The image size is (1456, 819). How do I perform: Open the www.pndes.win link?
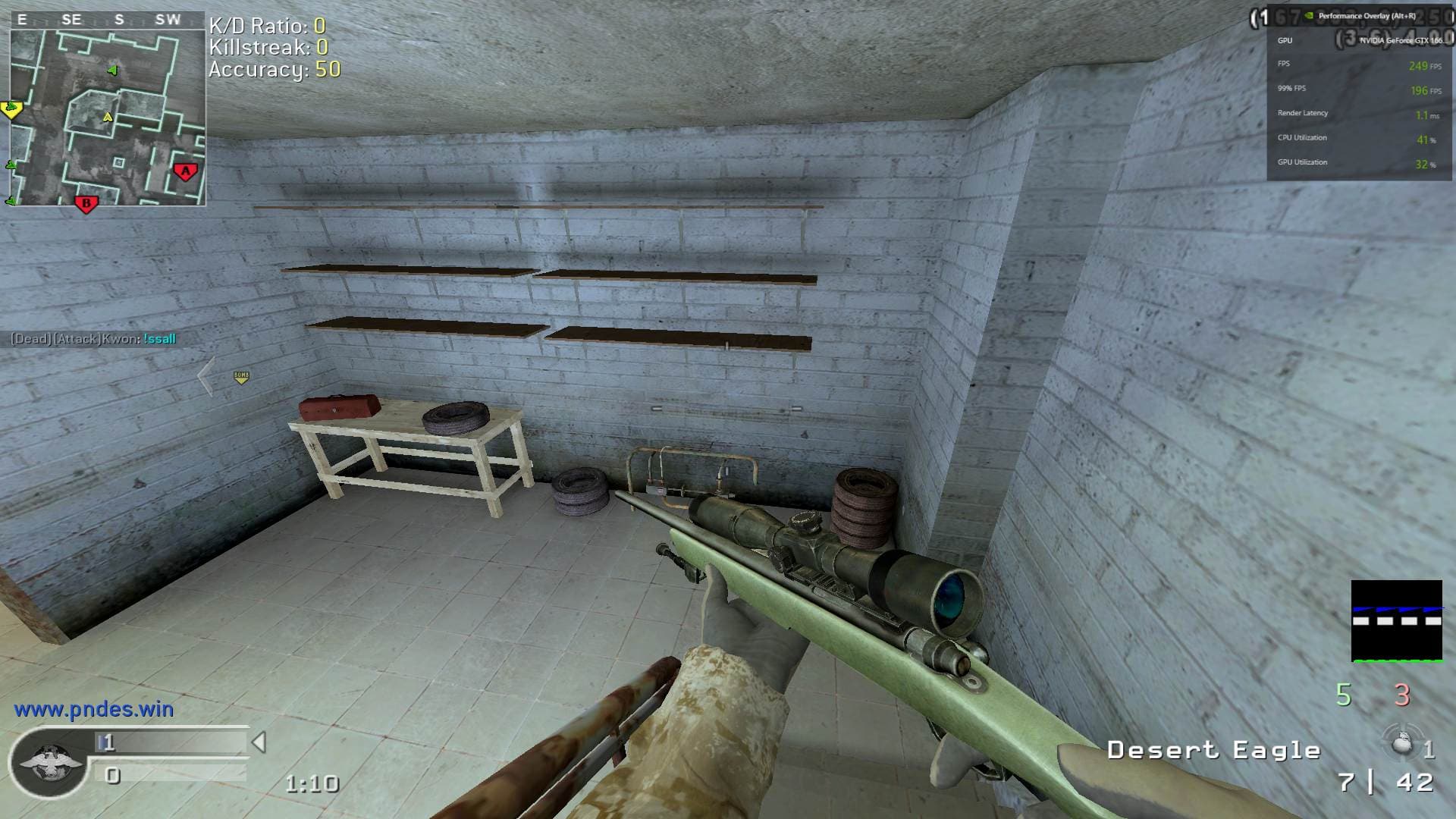pyautogui.click(x=93, y=710)
